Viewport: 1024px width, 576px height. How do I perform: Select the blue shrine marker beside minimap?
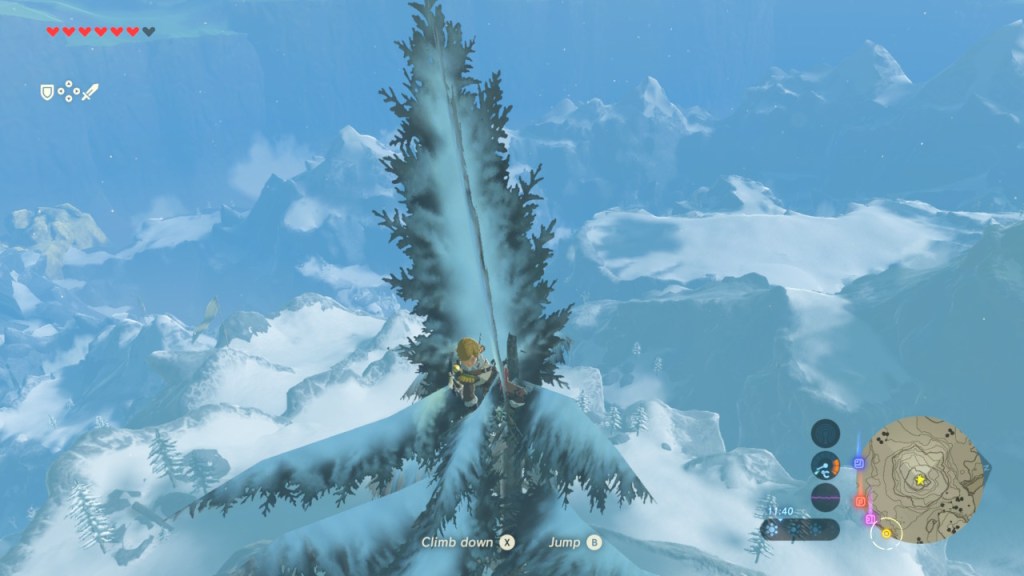859,463
